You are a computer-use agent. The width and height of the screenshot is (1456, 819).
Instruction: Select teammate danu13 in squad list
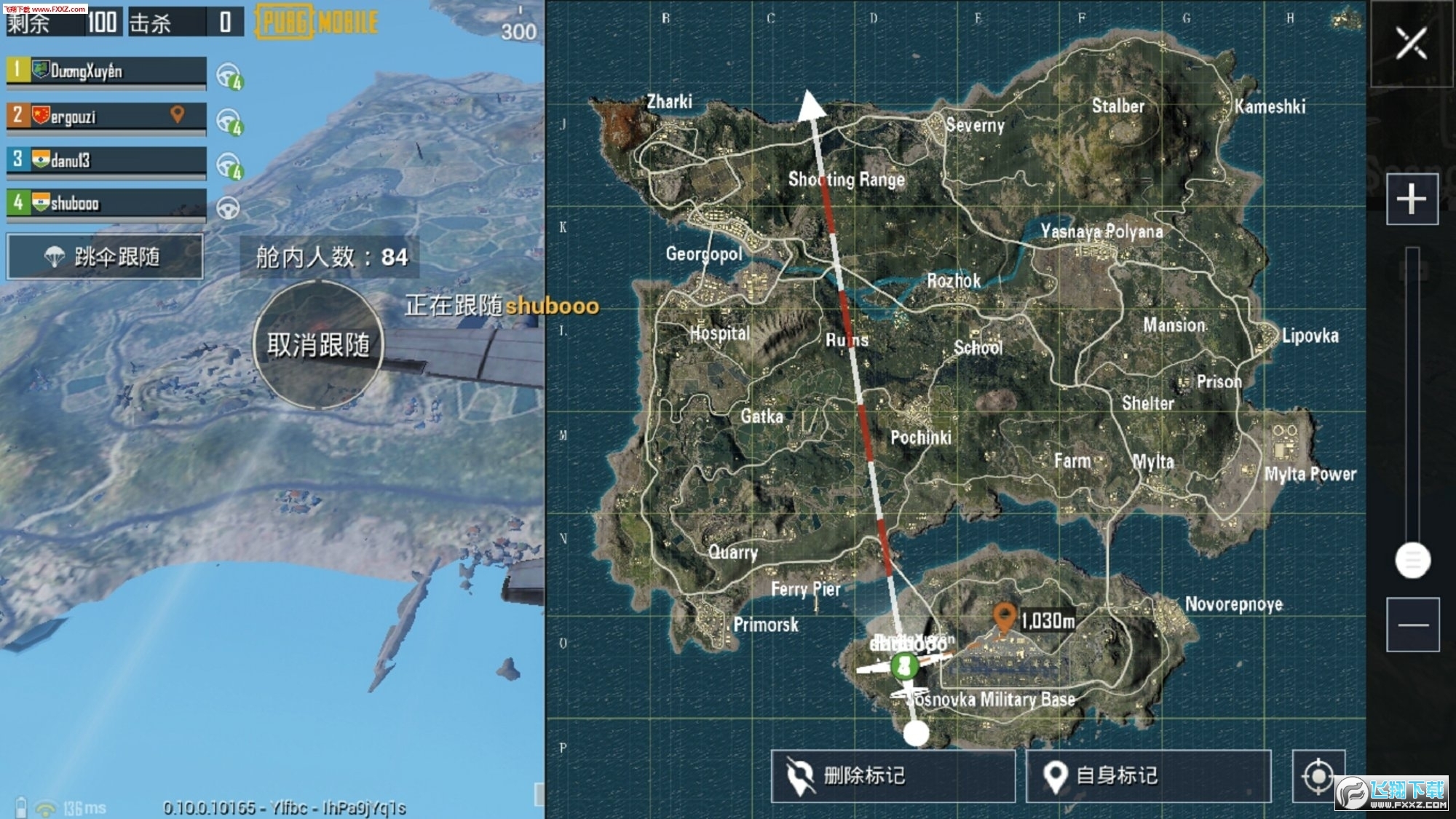coord(106,160)
